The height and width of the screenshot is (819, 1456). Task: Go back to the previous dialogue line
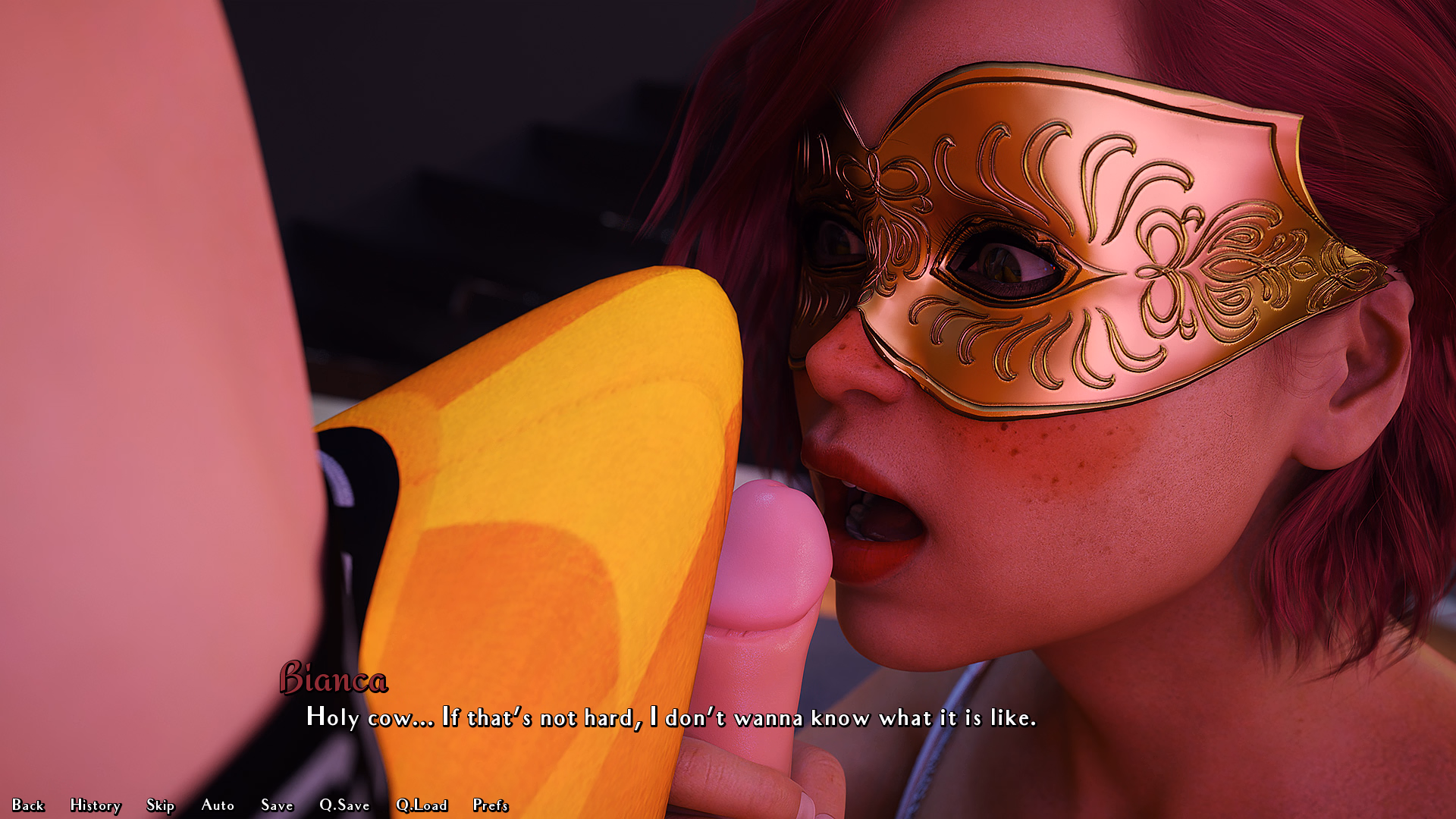tap(28, 805)
